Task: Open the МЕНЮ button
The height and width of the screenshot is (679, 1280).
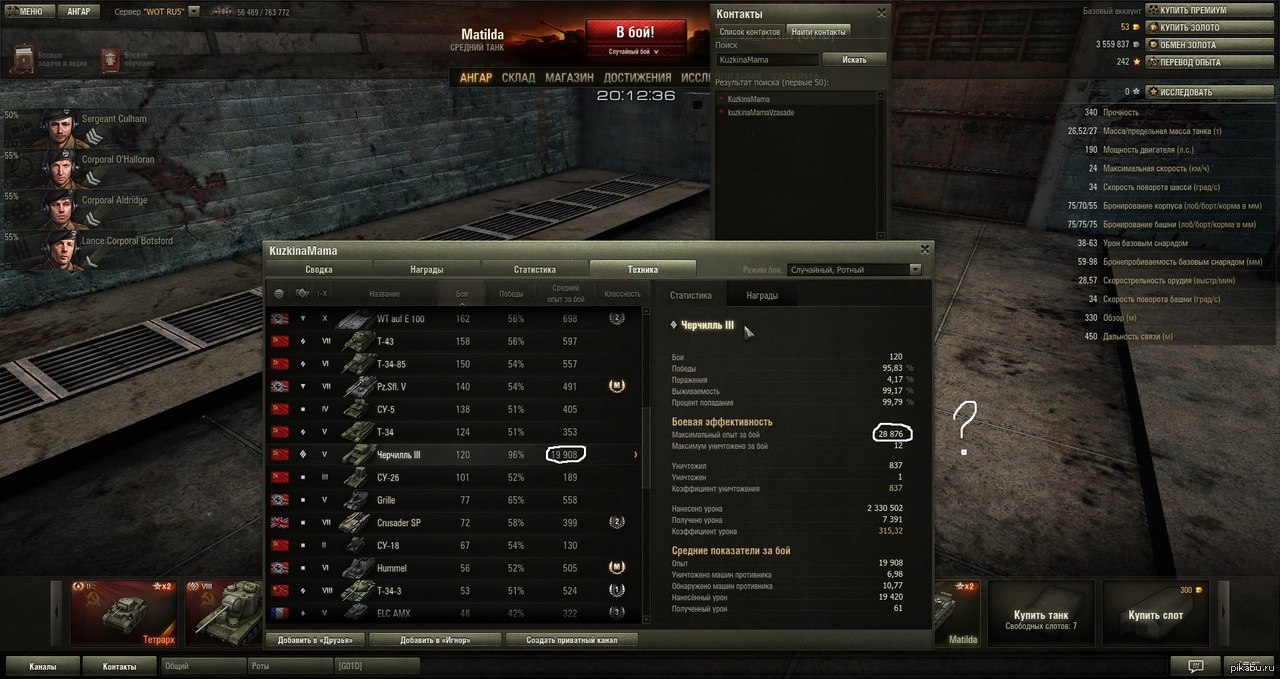Action: [x=25, y=12]
